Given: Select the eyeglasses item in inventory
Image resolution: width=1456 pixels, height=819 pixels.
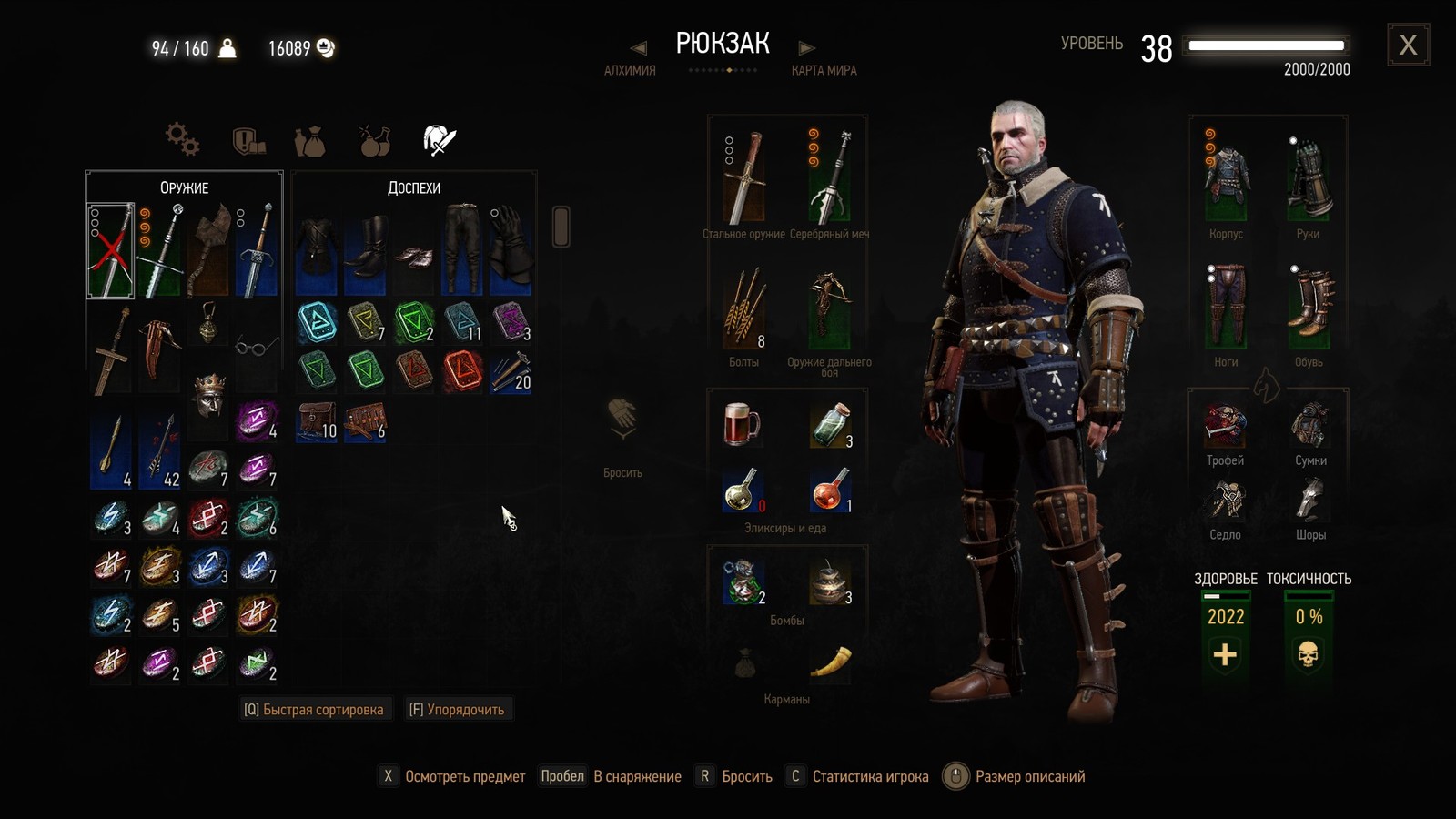Looking at the screenshot, I should (257, 347).
